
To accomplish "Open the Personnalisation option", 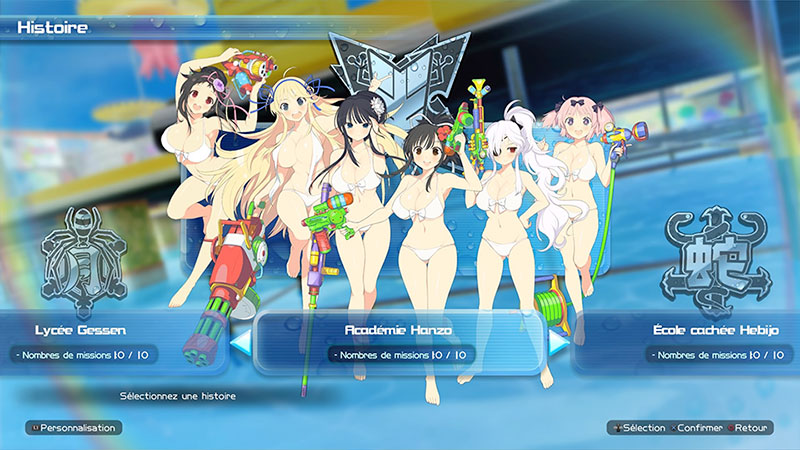I will (x=72, y=427).
